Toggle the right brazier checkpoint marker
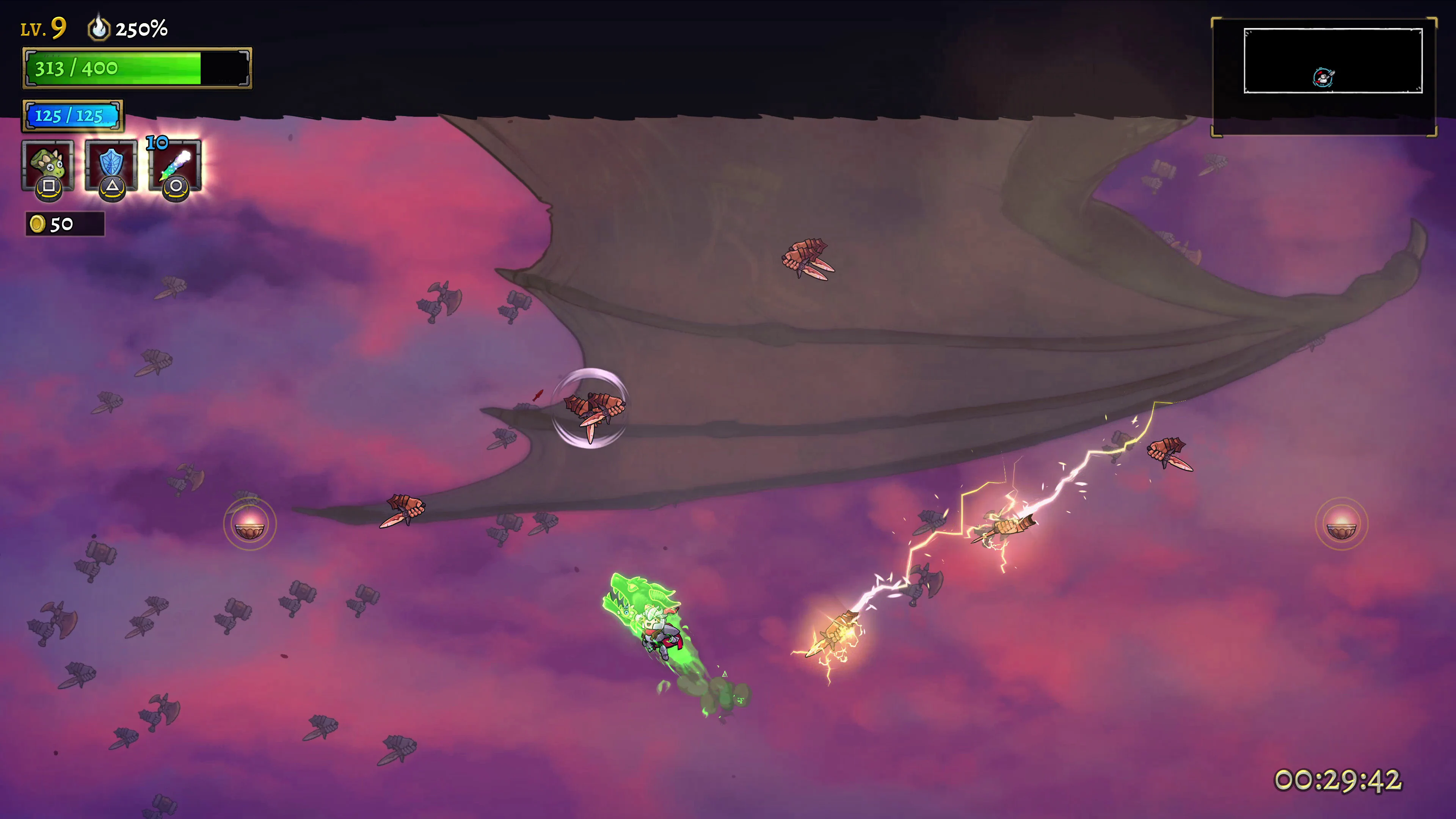The image size is (1456, 819). pyautogui.click(x=1342, y=524)
